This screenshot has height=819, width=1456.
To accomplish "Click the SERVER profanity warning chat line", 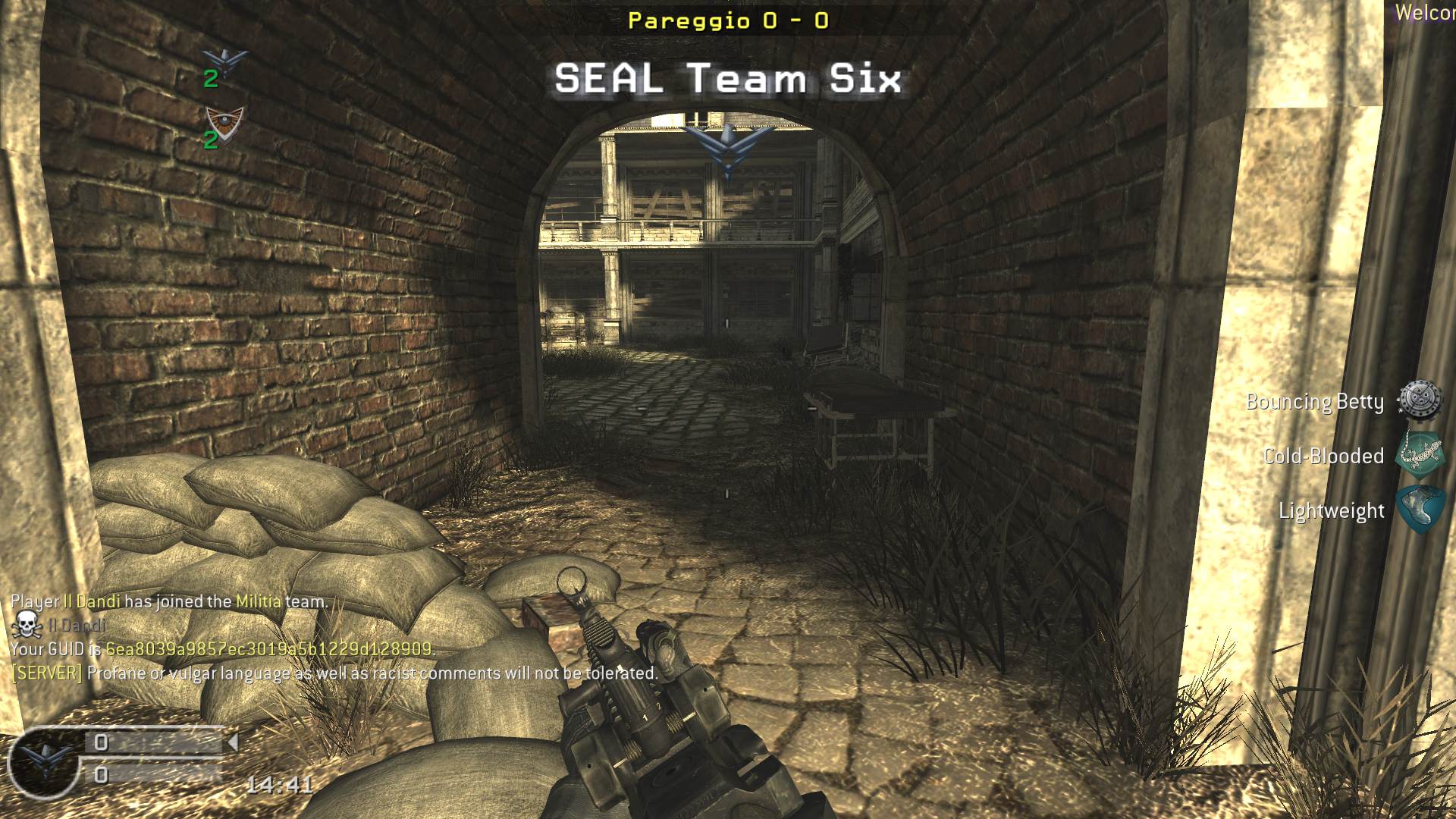I will pyautogui.click(x=334, y=673).
